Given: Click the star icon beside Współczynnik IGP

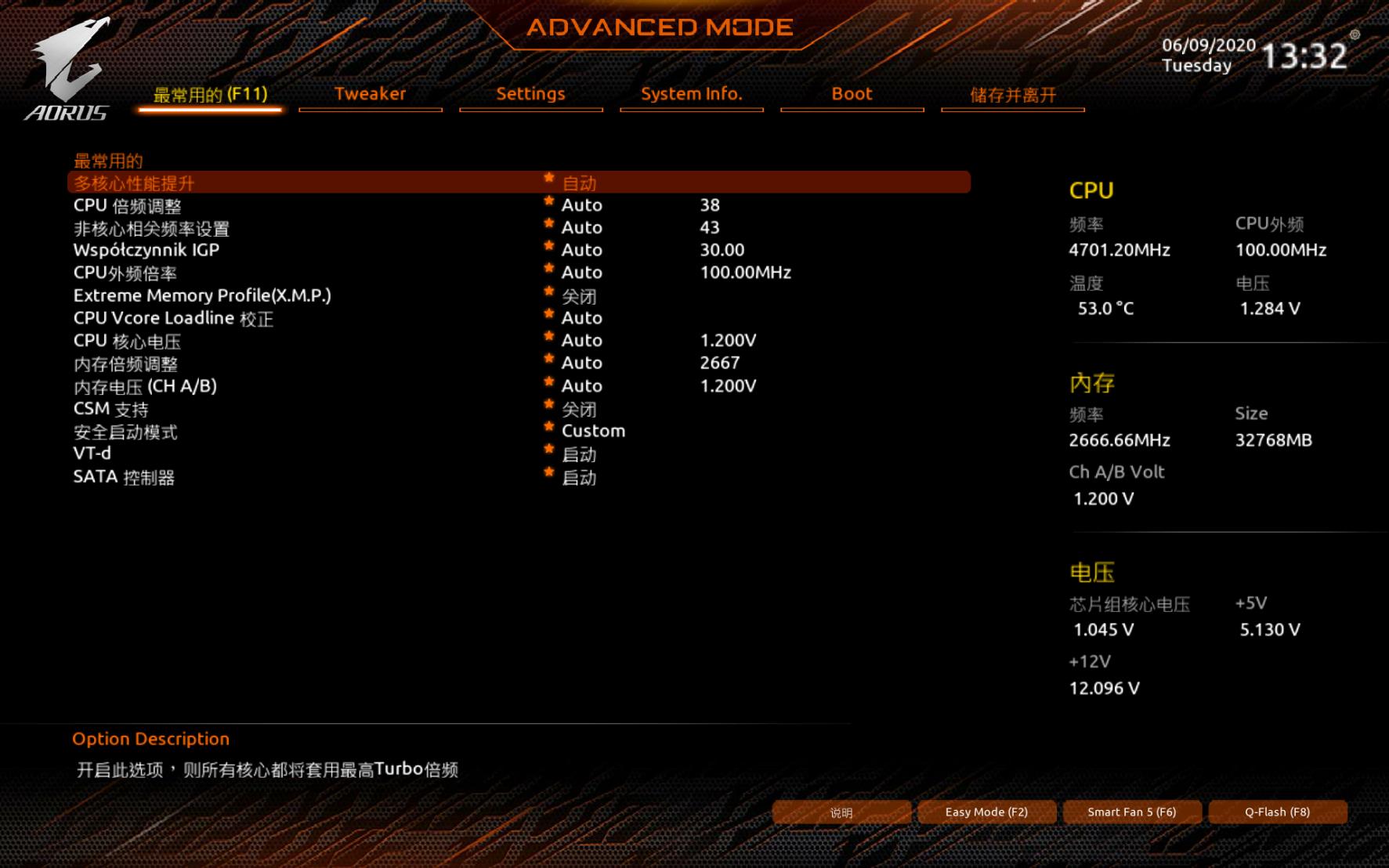Looking at the screenshot, I should click(x=548, y=247).
